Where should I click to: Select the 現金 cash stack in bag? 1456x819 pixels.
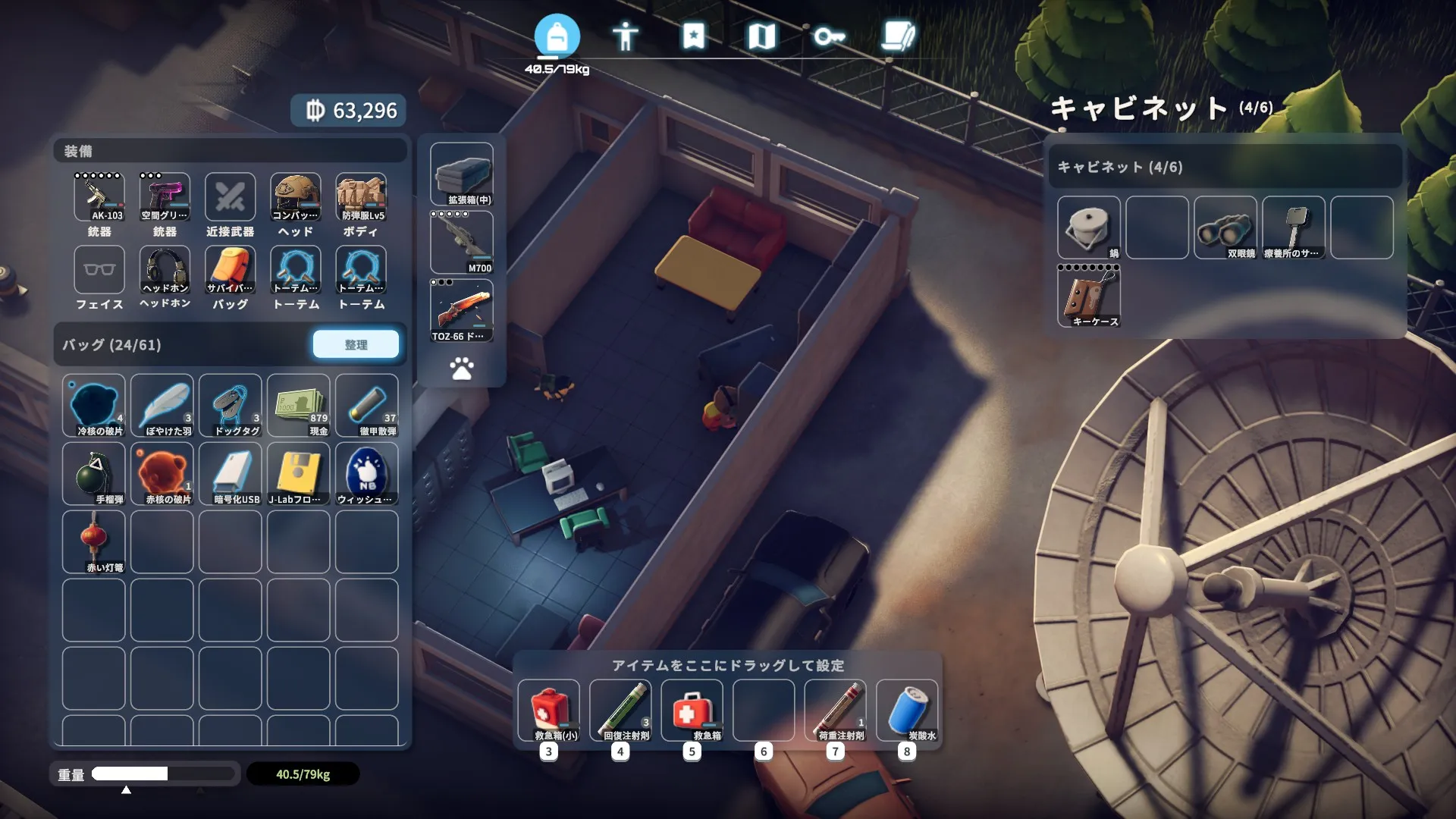(298, 406)
